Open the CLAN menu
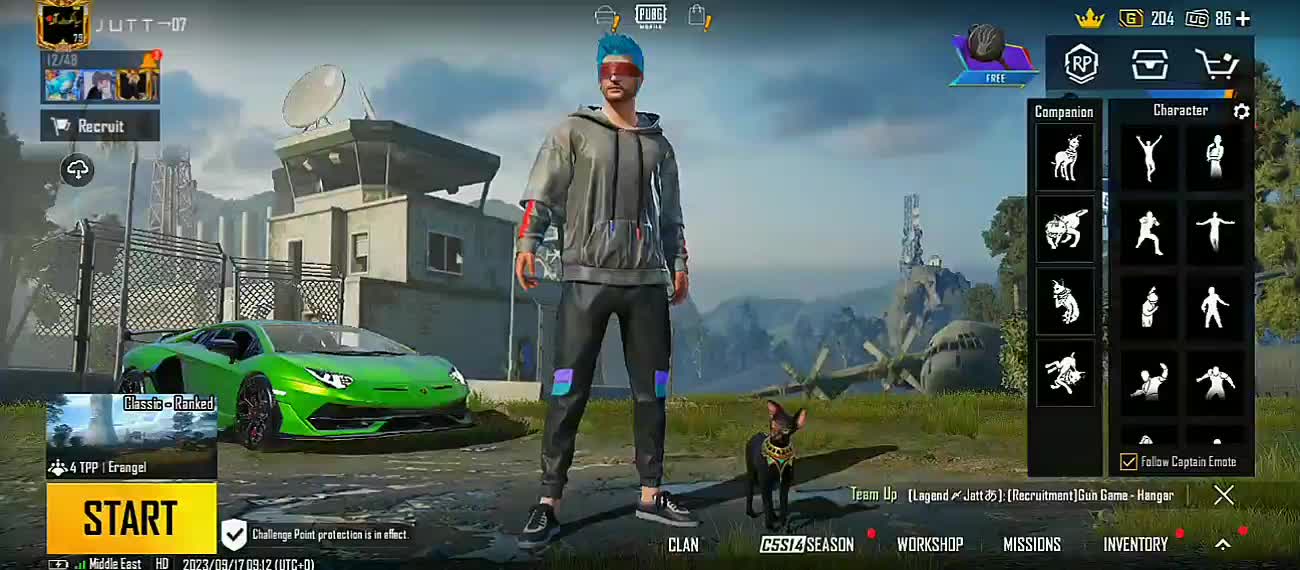 pos(683,545)
